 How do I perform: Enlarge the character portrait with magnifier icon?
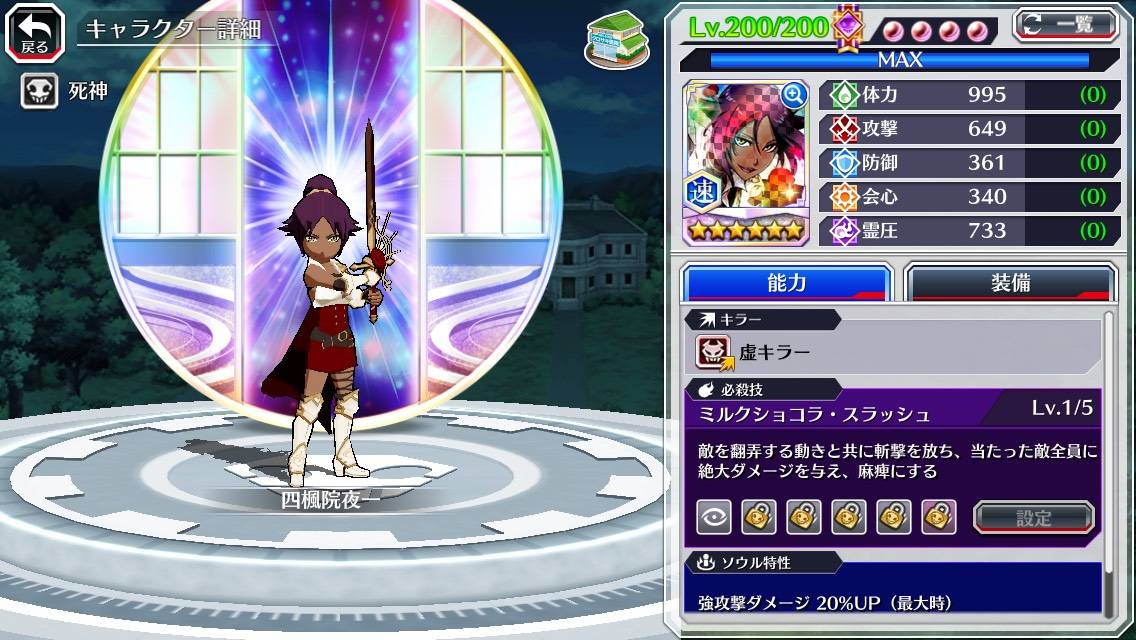(794, 95)
